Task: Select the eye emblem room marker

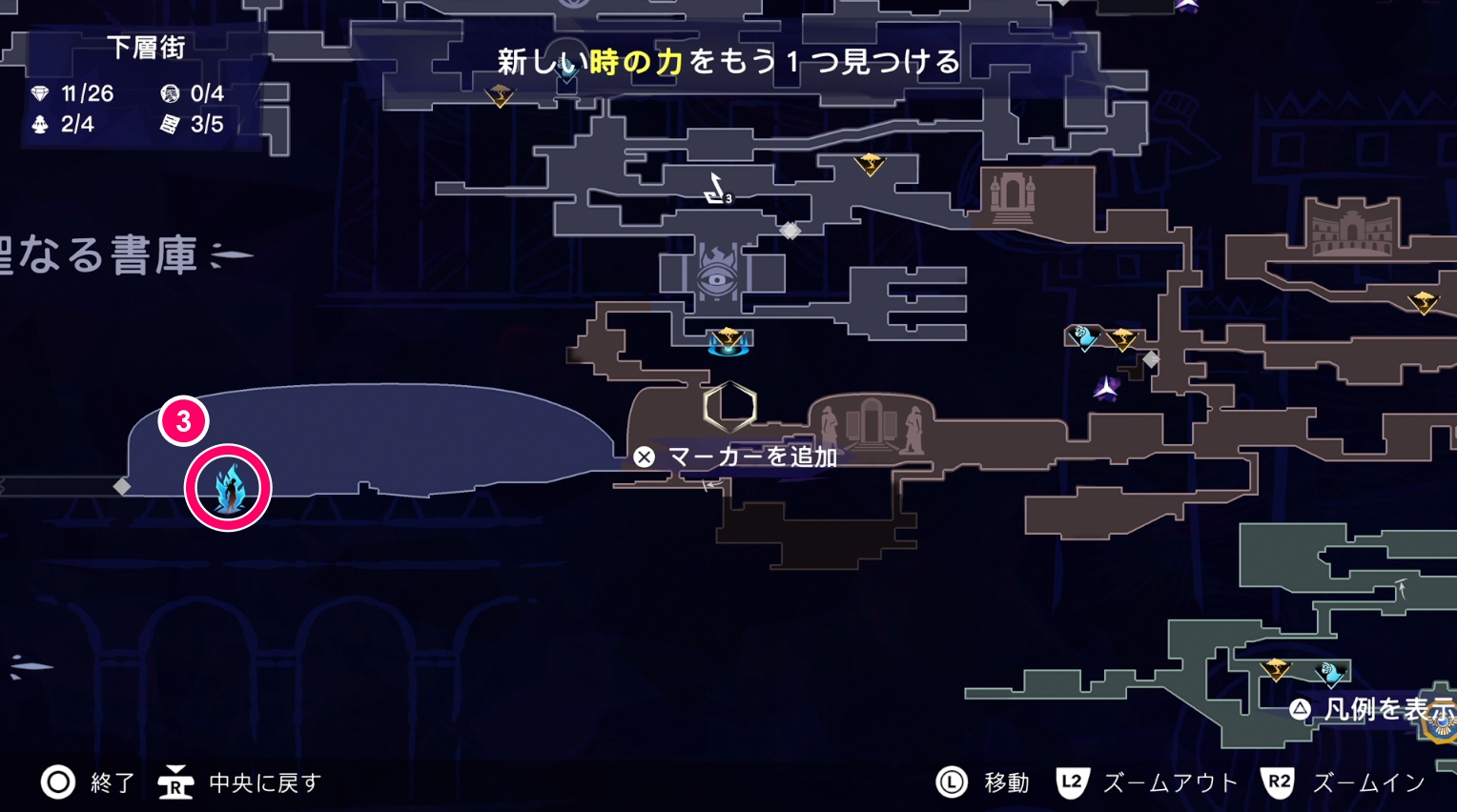Action: tap(717, 274)
